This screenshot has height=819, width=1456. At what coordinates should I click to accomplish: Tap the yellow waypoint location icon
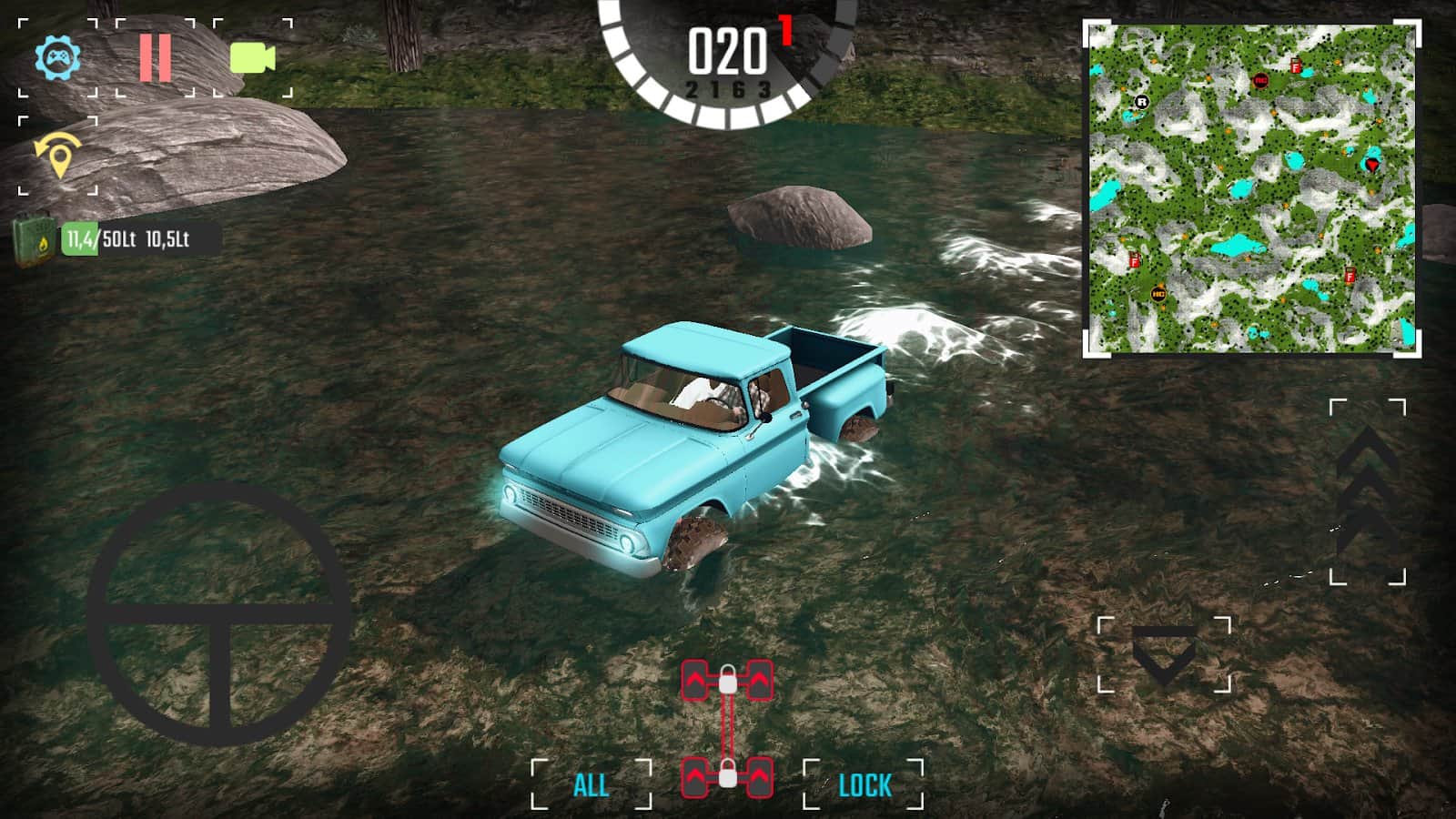point(57,156)
